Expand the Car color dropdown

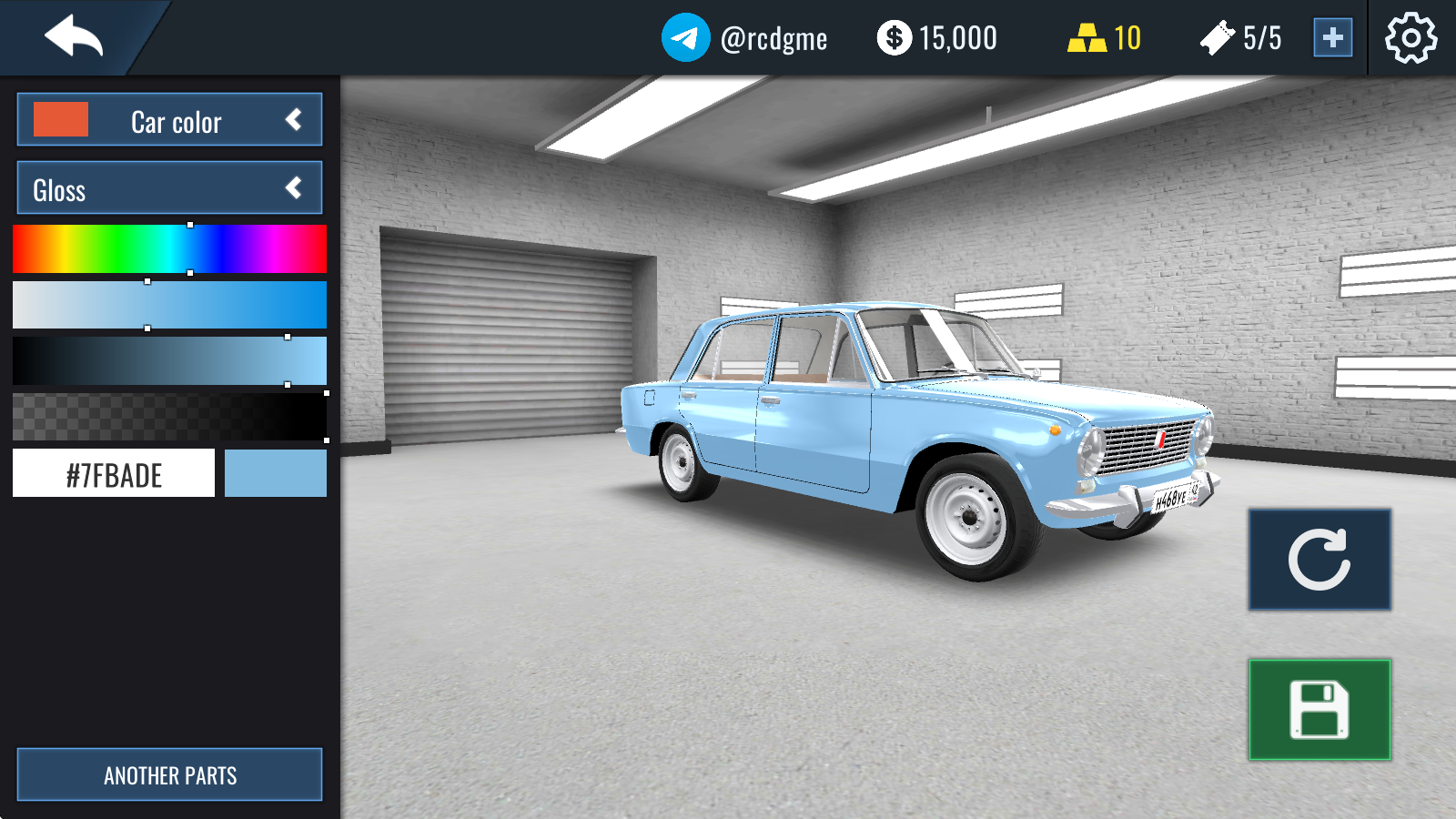(169, 120)
